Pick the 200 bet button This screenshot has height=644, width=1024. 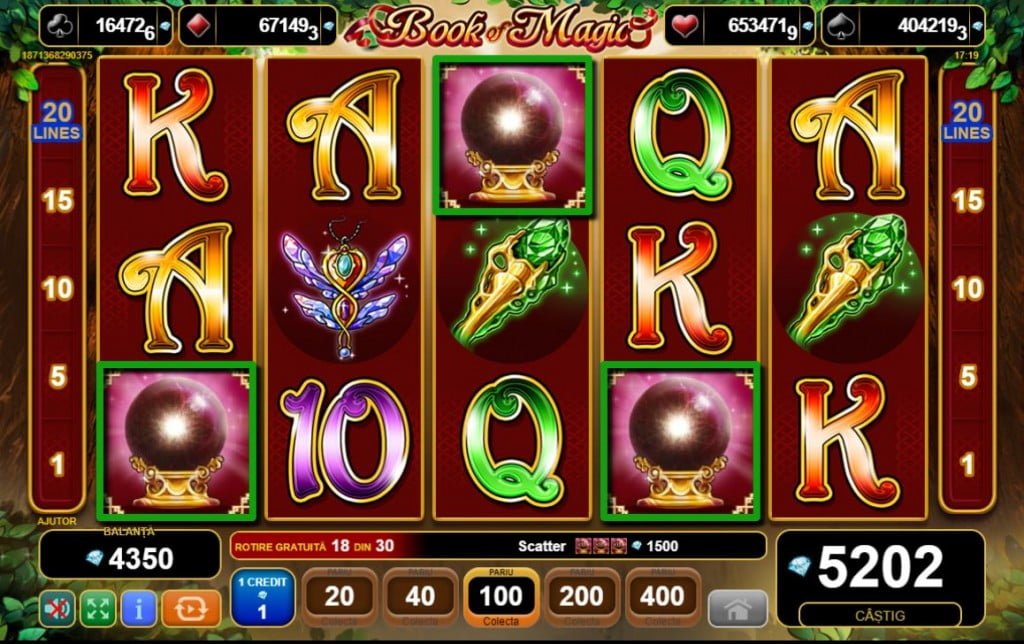point(581,597)
